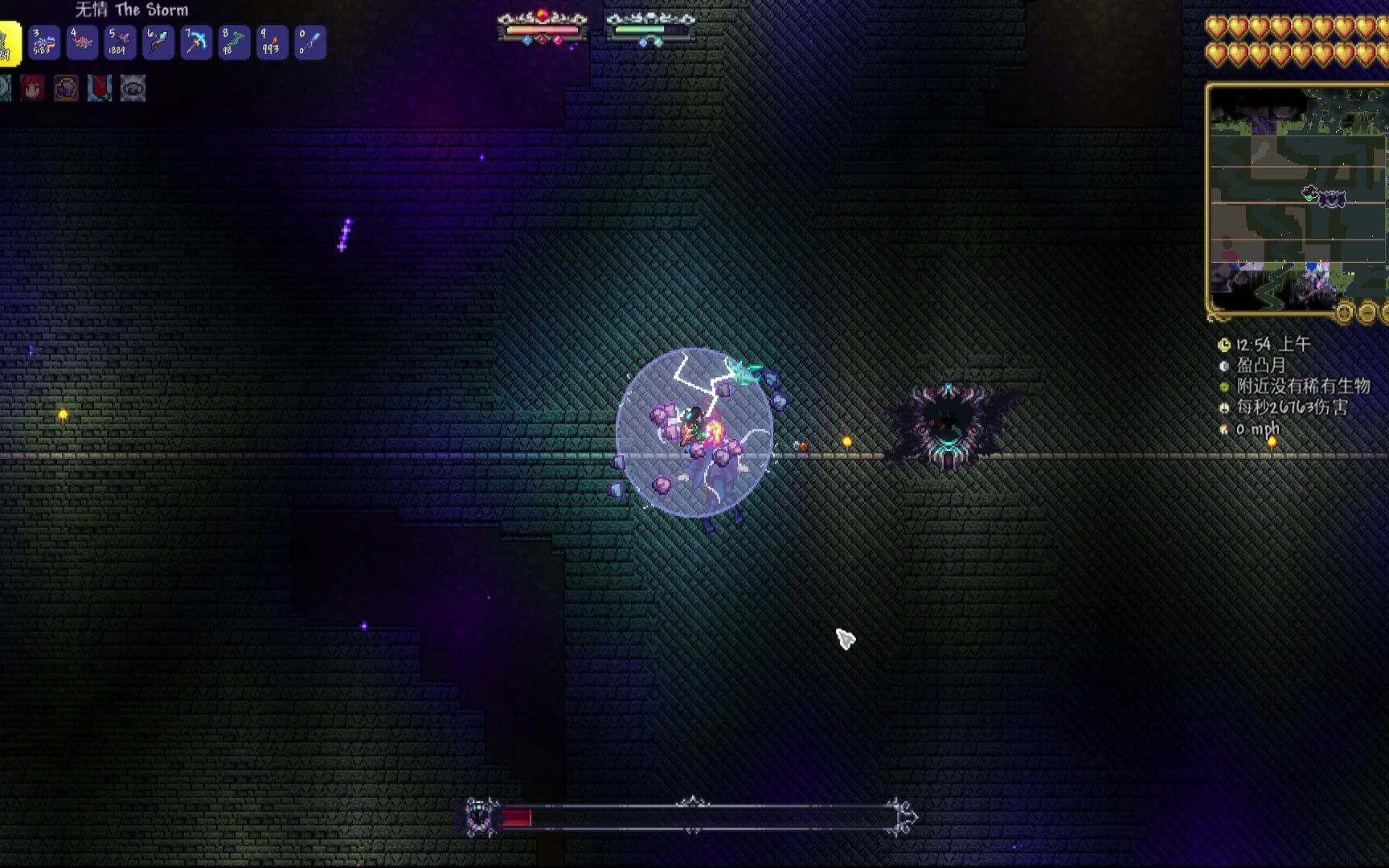Select the red creature item in hotbar slot 4

pyautogui.click(x=83, y=43)
